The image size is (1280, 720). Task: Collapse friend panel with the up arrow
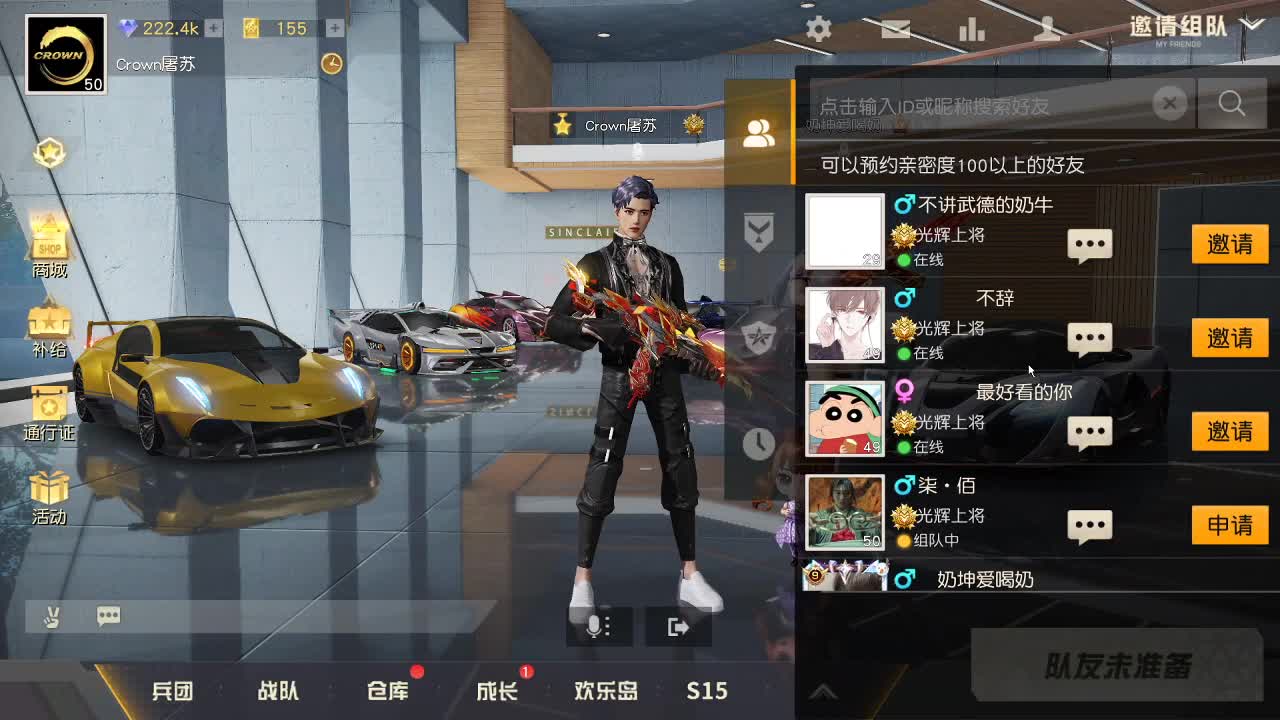click(x=824, y=690)
